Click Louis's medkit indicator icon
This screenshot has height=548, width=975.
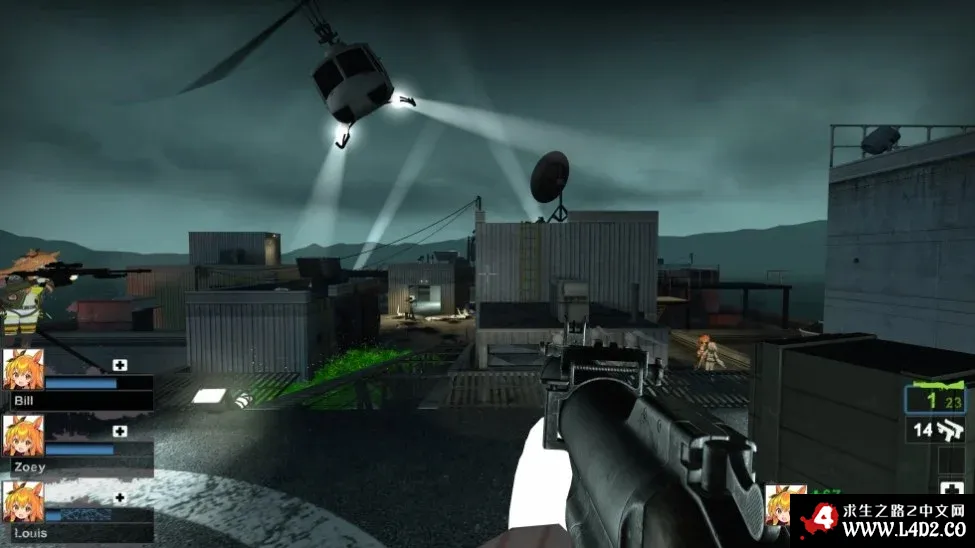tap(120, 497)
